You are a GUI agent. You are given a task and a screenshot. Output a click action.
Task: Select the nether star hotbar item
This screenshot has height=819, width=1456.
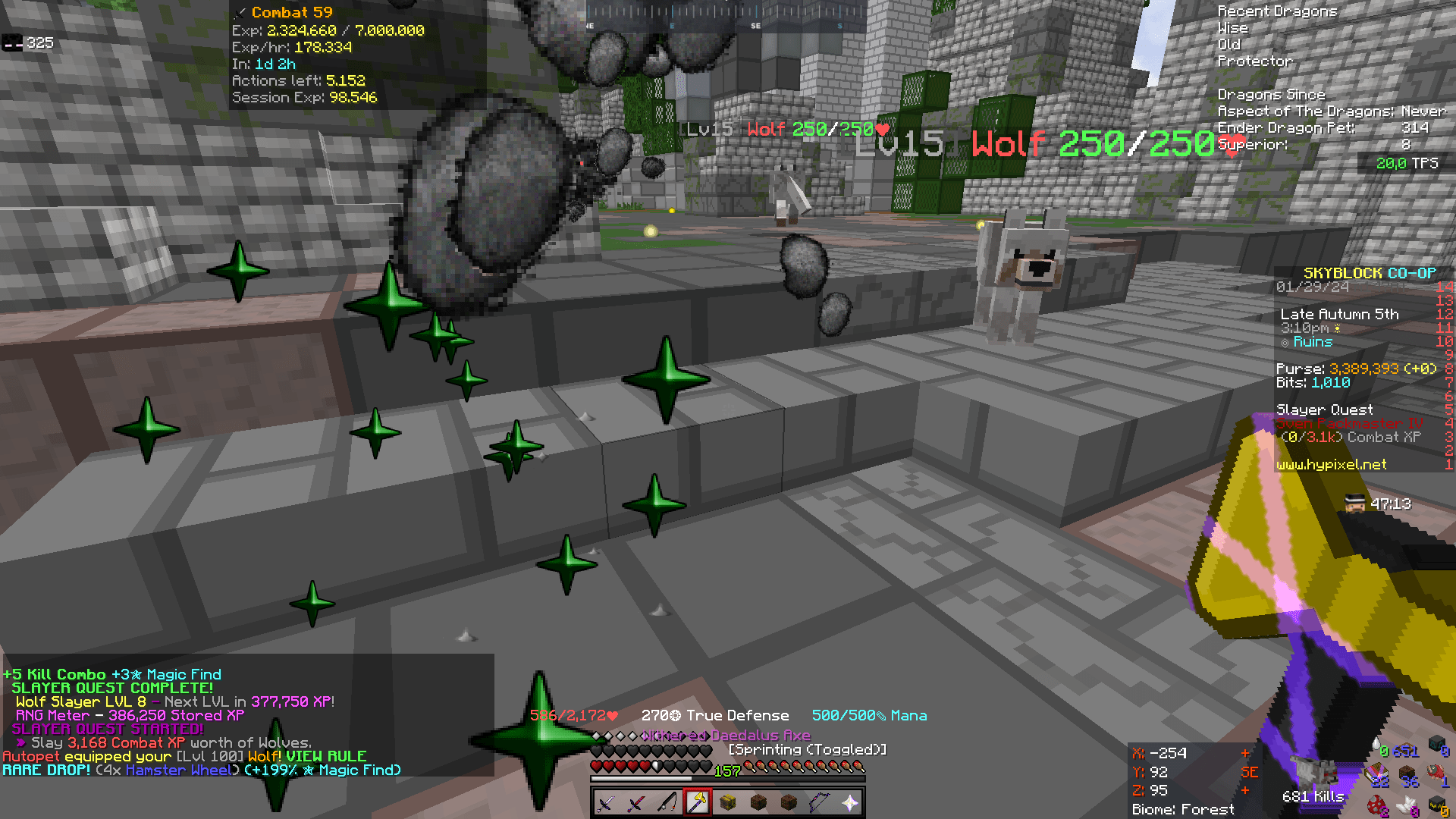pyautogui.click(x=852, y=802)
